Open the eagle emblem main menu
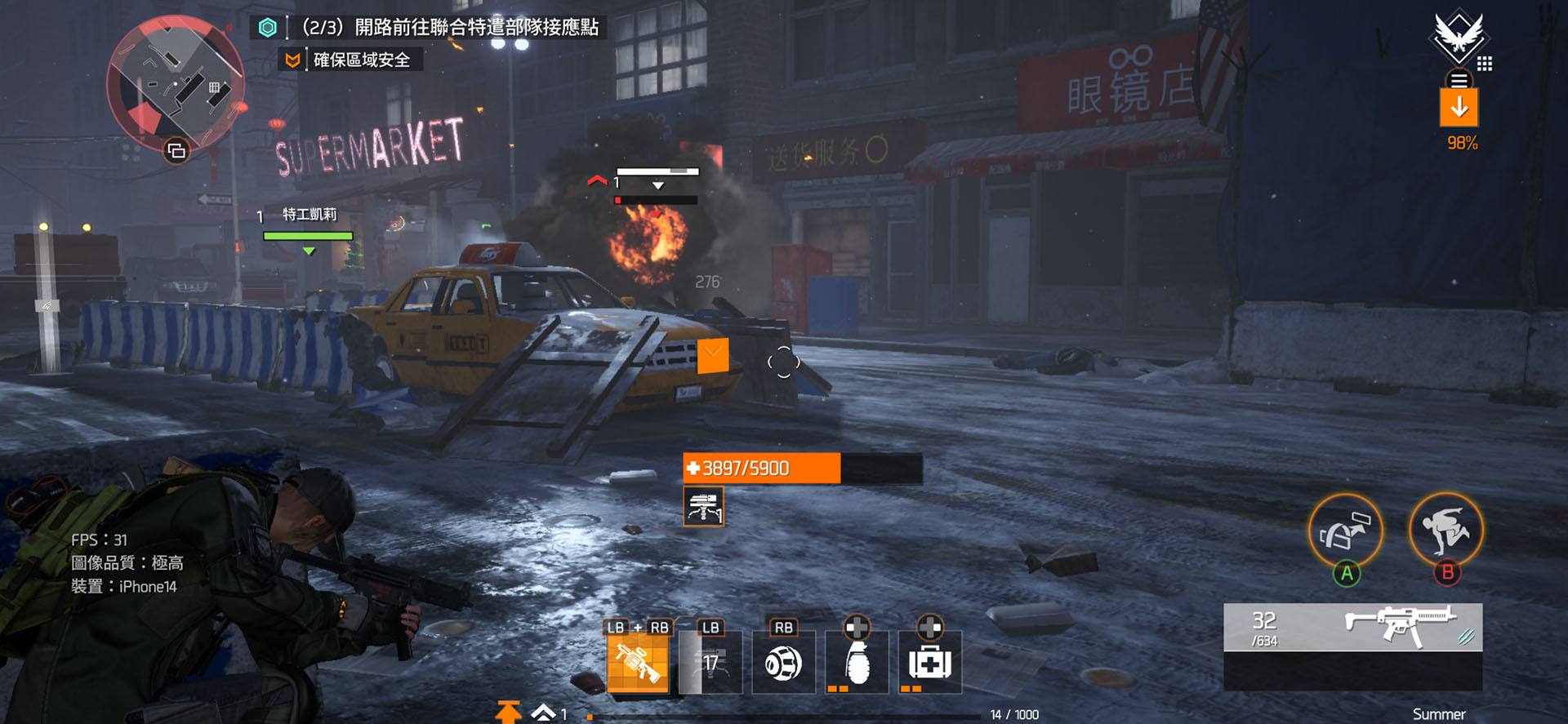The image size is (1568, 724). click(x=1458, y=36)
